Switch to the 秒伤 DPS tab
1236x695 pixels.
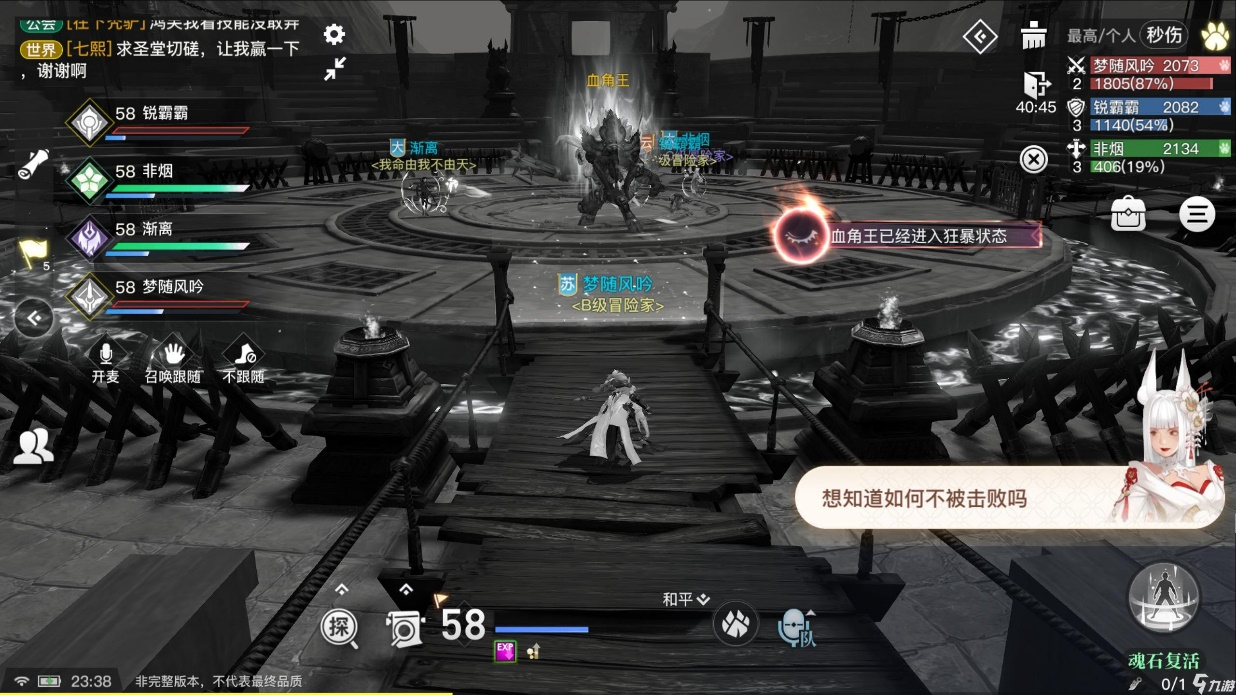coord(1164,35)
